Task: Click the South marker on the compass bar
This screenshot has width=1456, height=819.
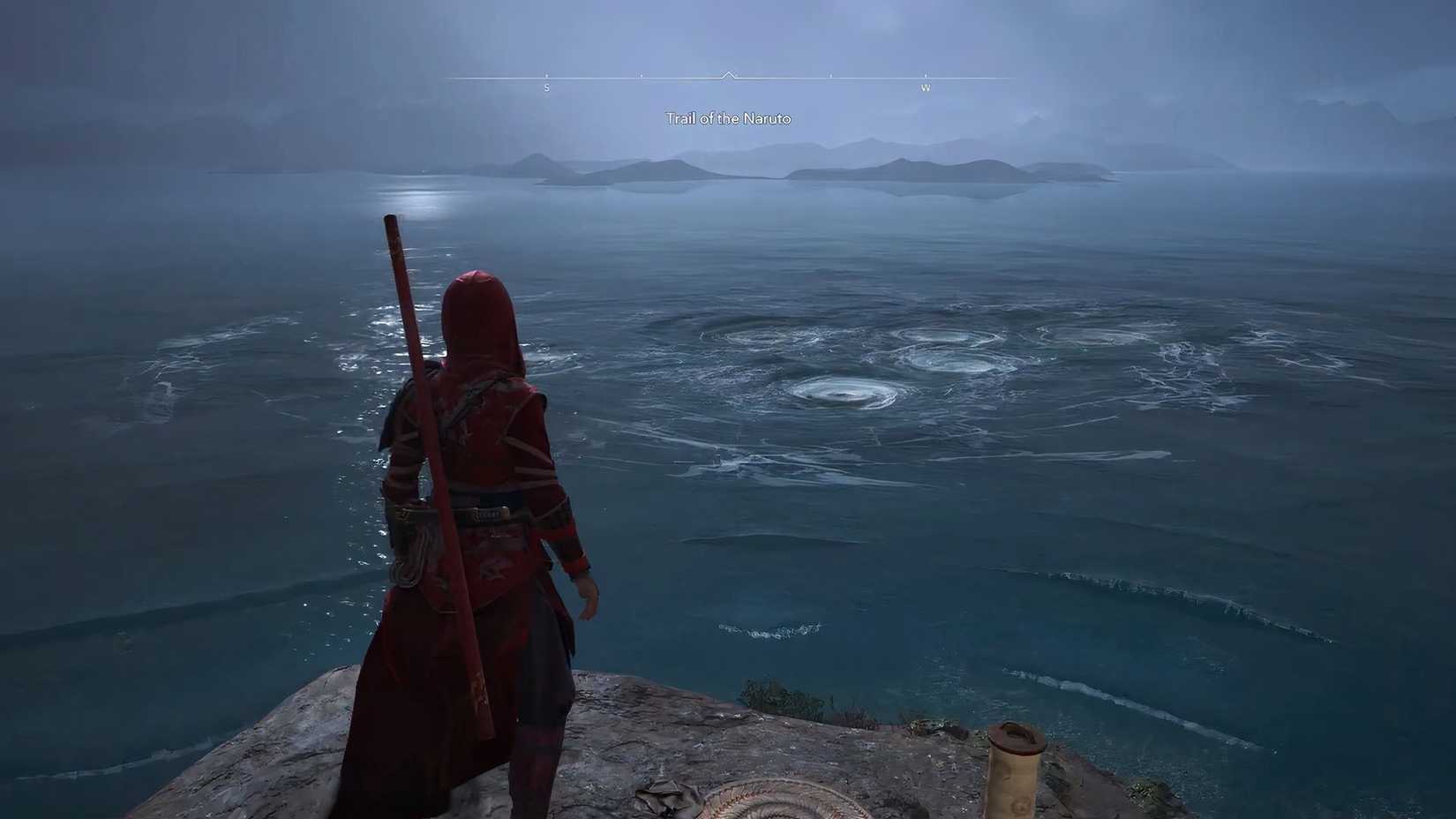Action: point(546,88)
